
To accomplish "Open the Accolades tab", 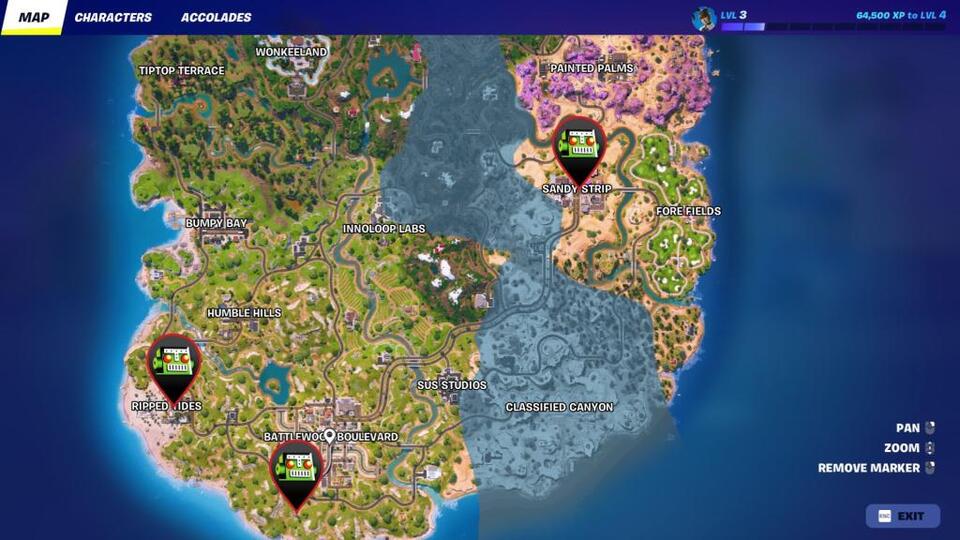I will (216, 17).
